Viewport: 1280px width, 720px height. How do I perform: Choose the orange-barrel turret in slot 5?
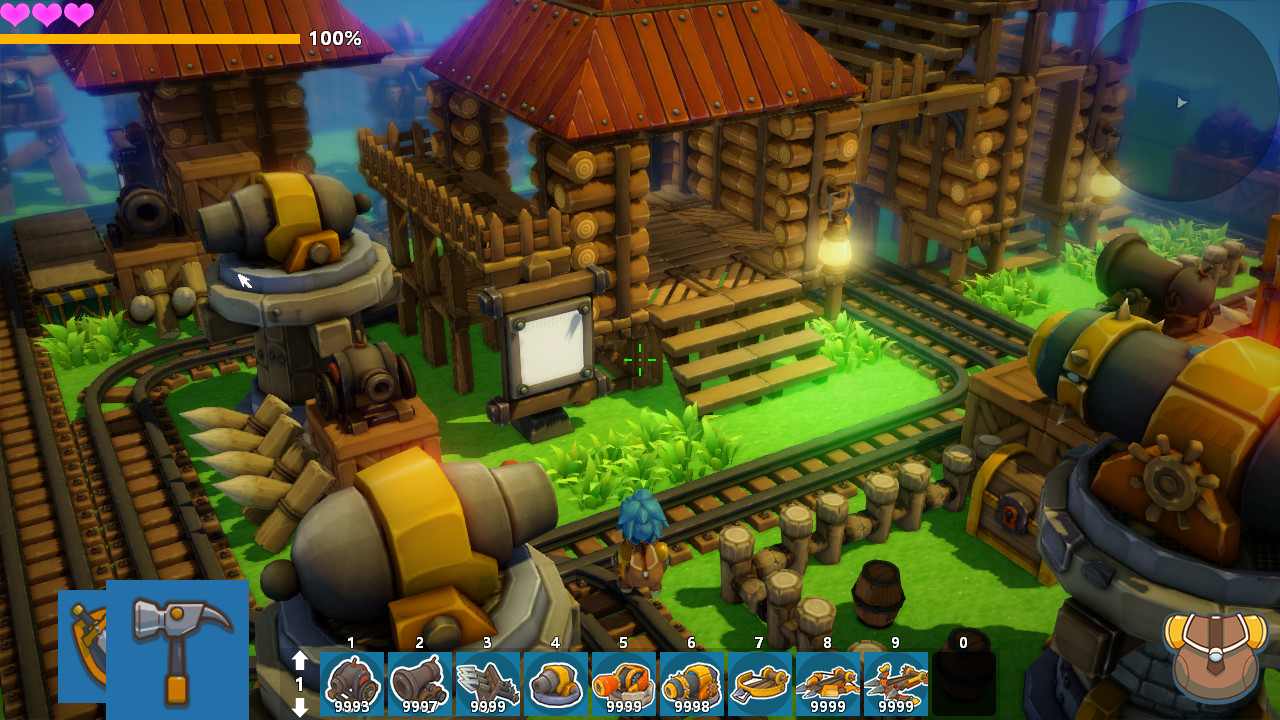(x=624, y=684)
